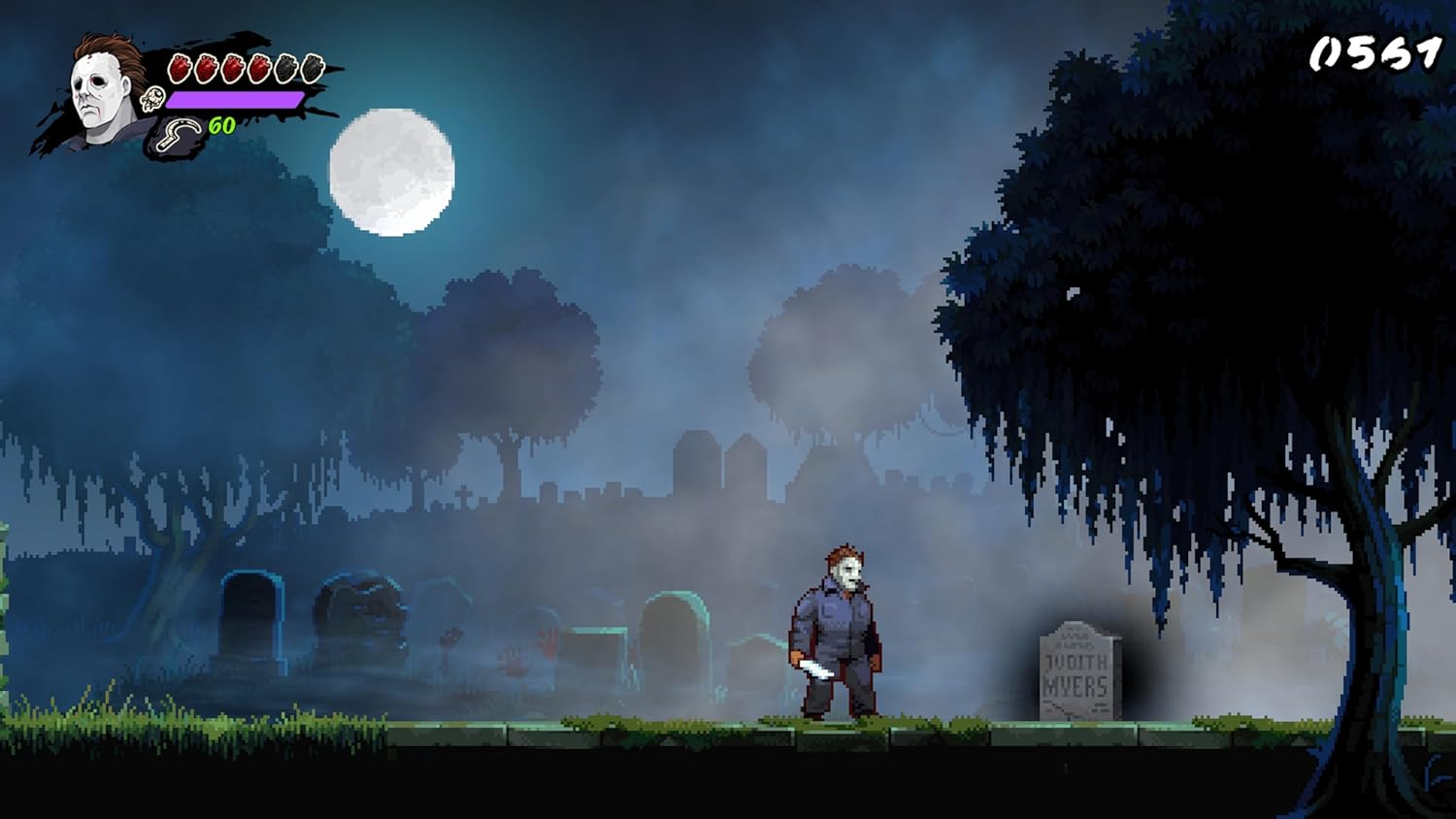Viewport: 1456px width, 819px height.
Task: Click the green 60 ammo counter
Action: [x=221, y=125]
